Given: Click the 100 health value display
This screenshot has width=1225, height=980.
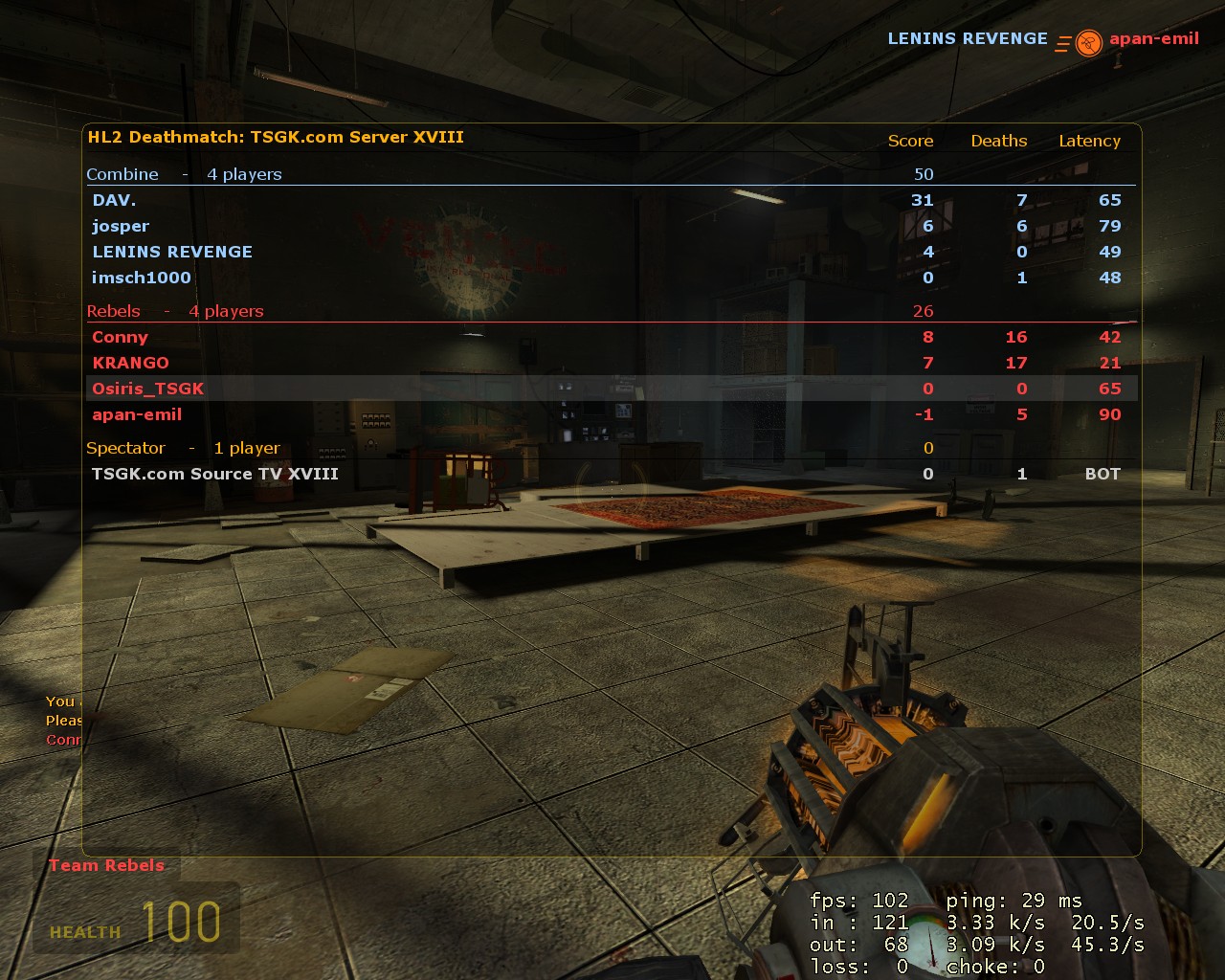Looking at the screenshot, I should [181, 924].
